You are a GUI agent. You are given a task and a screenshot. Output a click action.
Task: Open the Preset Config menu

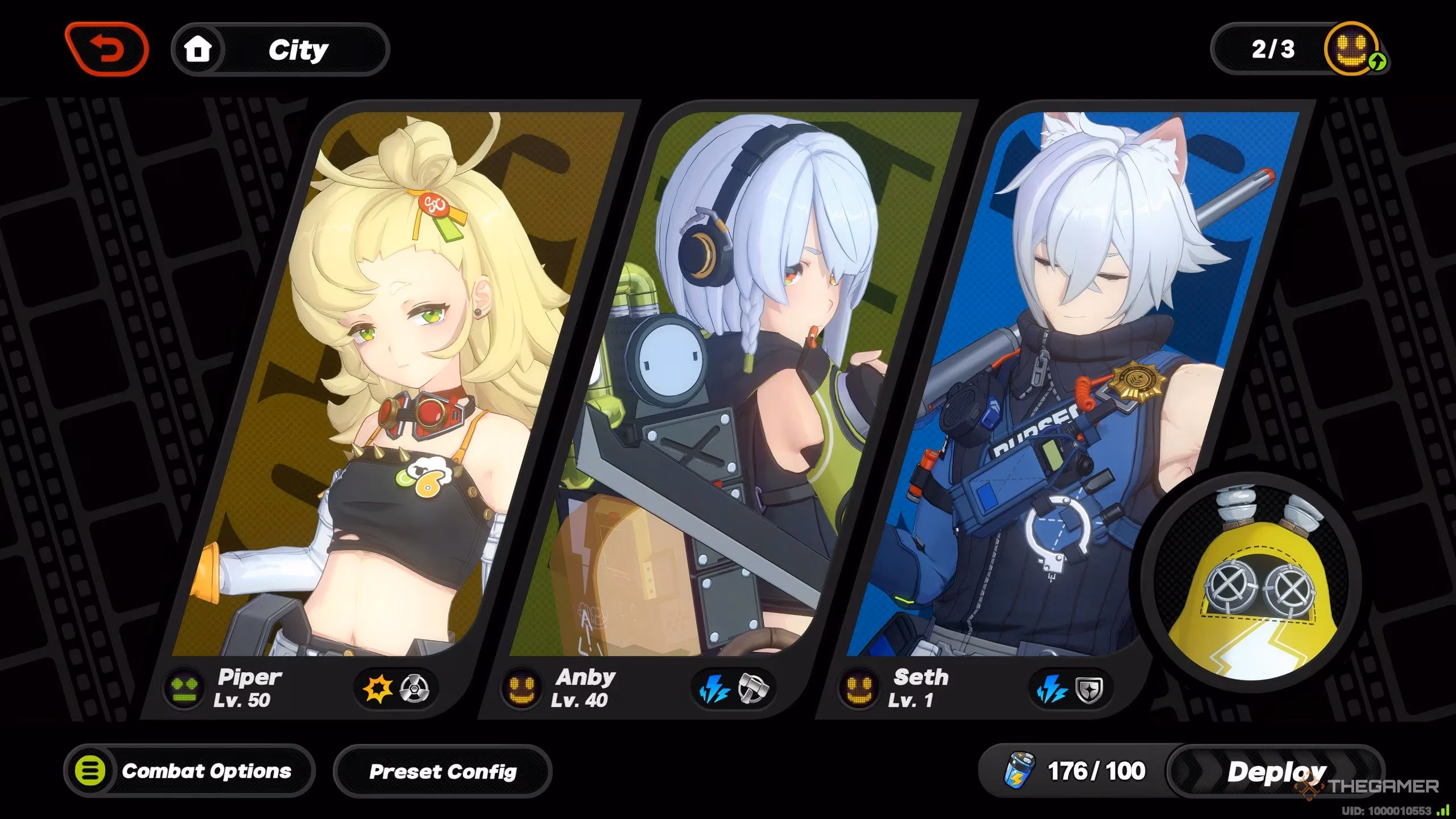(442, 772)
